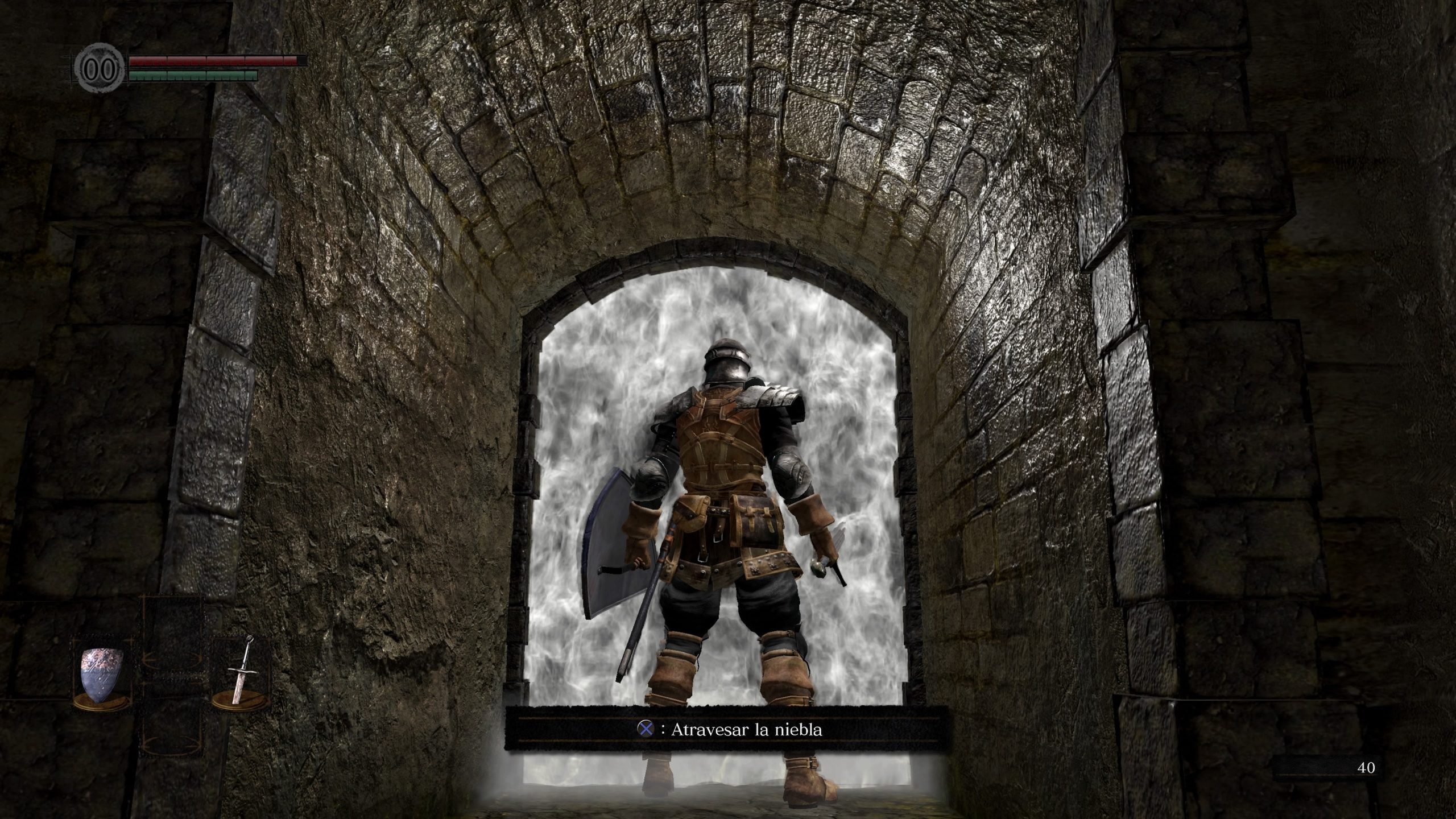Click the bronze plate under the shield icon
The width and height of the screenshot is (1456, 819).
coord(100,704)
